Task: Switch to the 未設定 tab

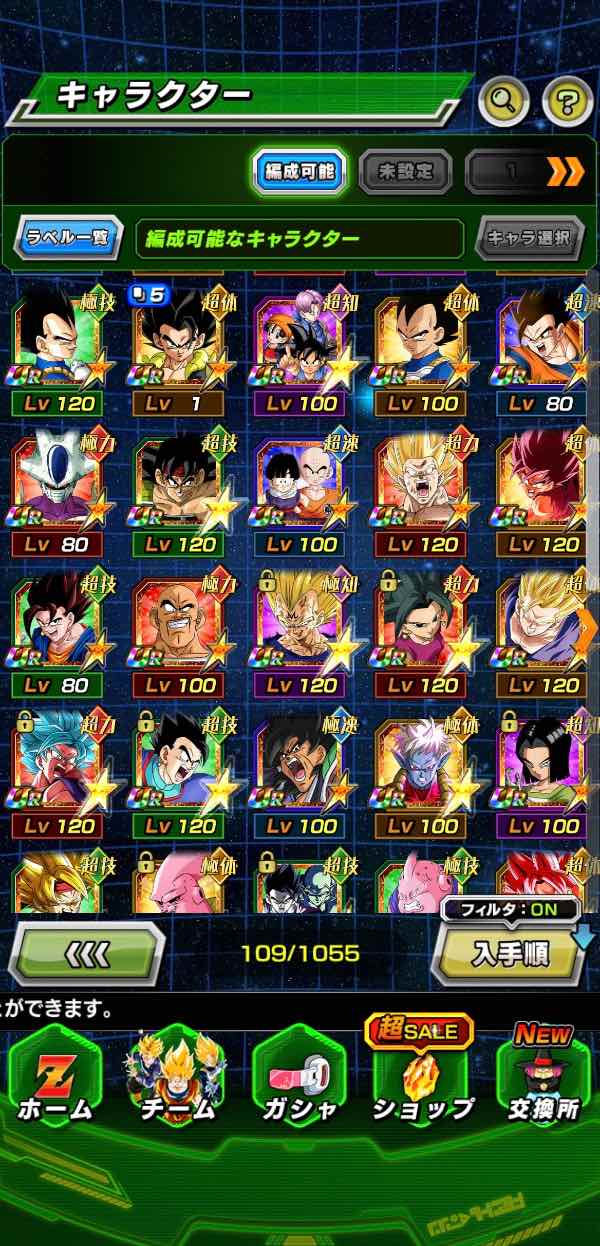Action: [405, 172]
